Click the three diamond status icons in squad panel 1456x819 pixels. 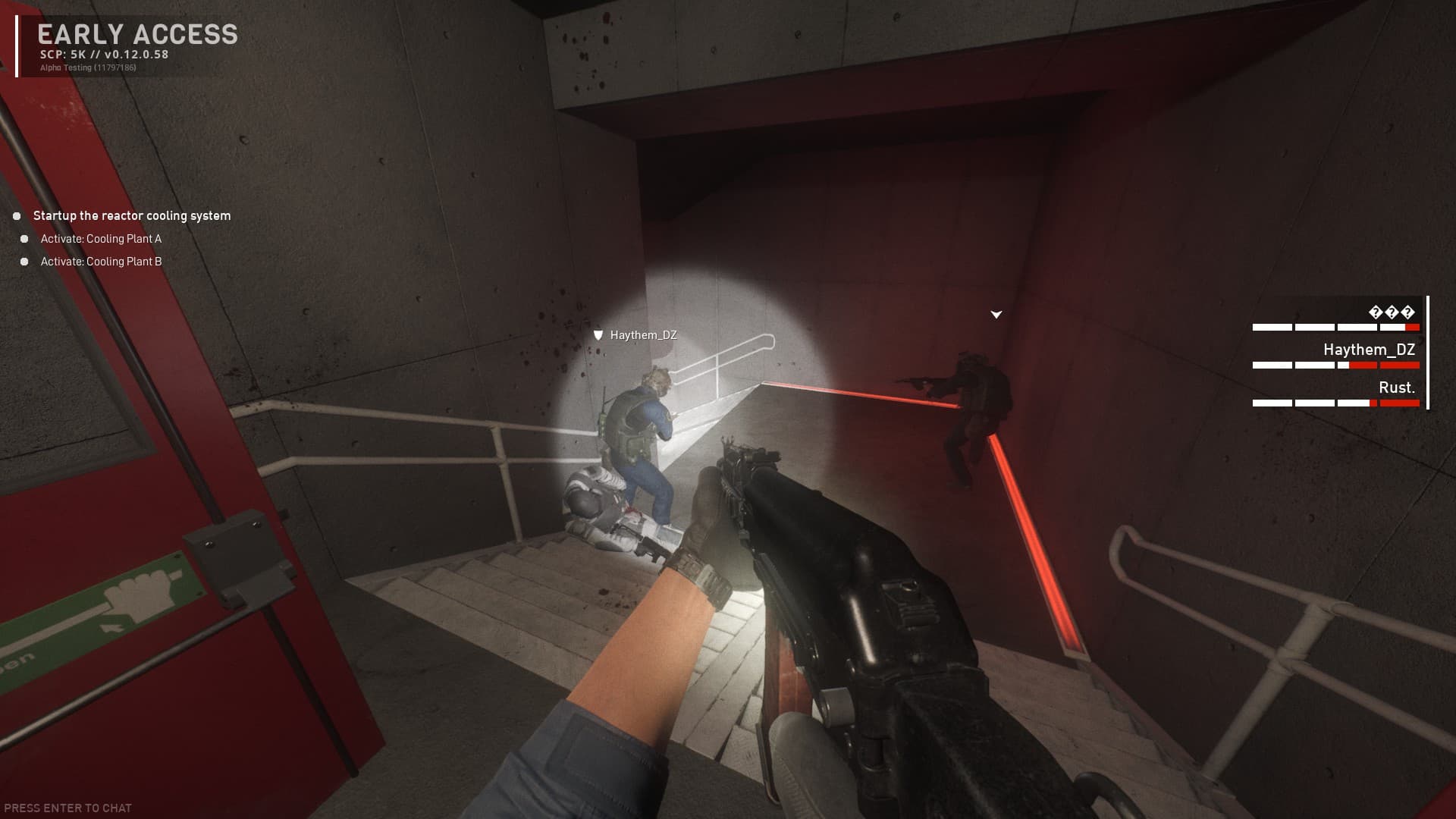tap(1392, 312)
